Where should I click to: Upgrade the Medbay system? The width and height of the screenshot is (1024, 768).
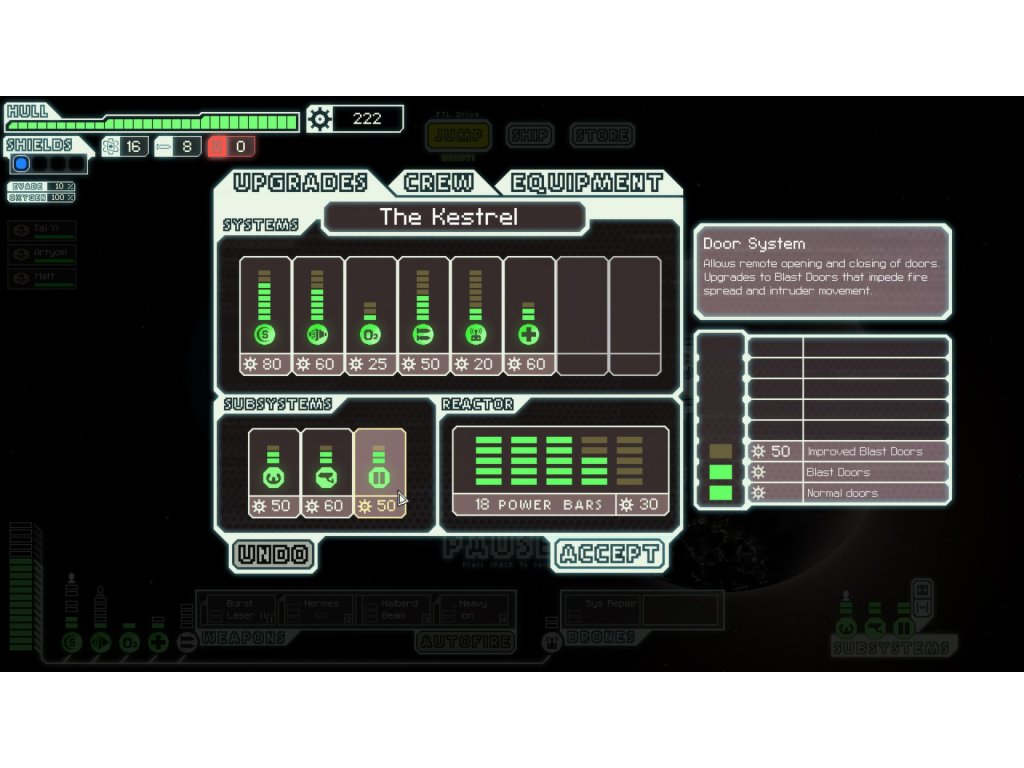[530, 315]
